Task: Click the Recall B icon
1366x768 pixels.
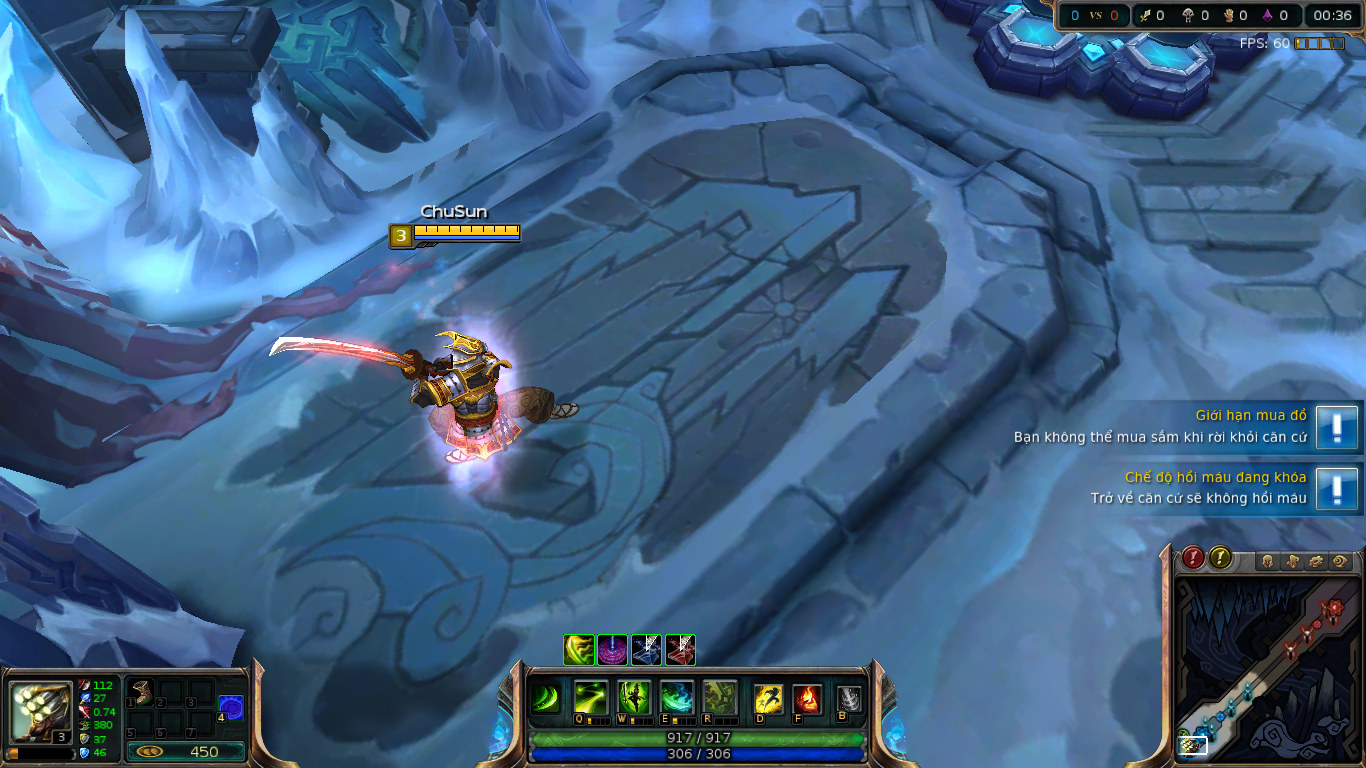Action: pos(849,700)
